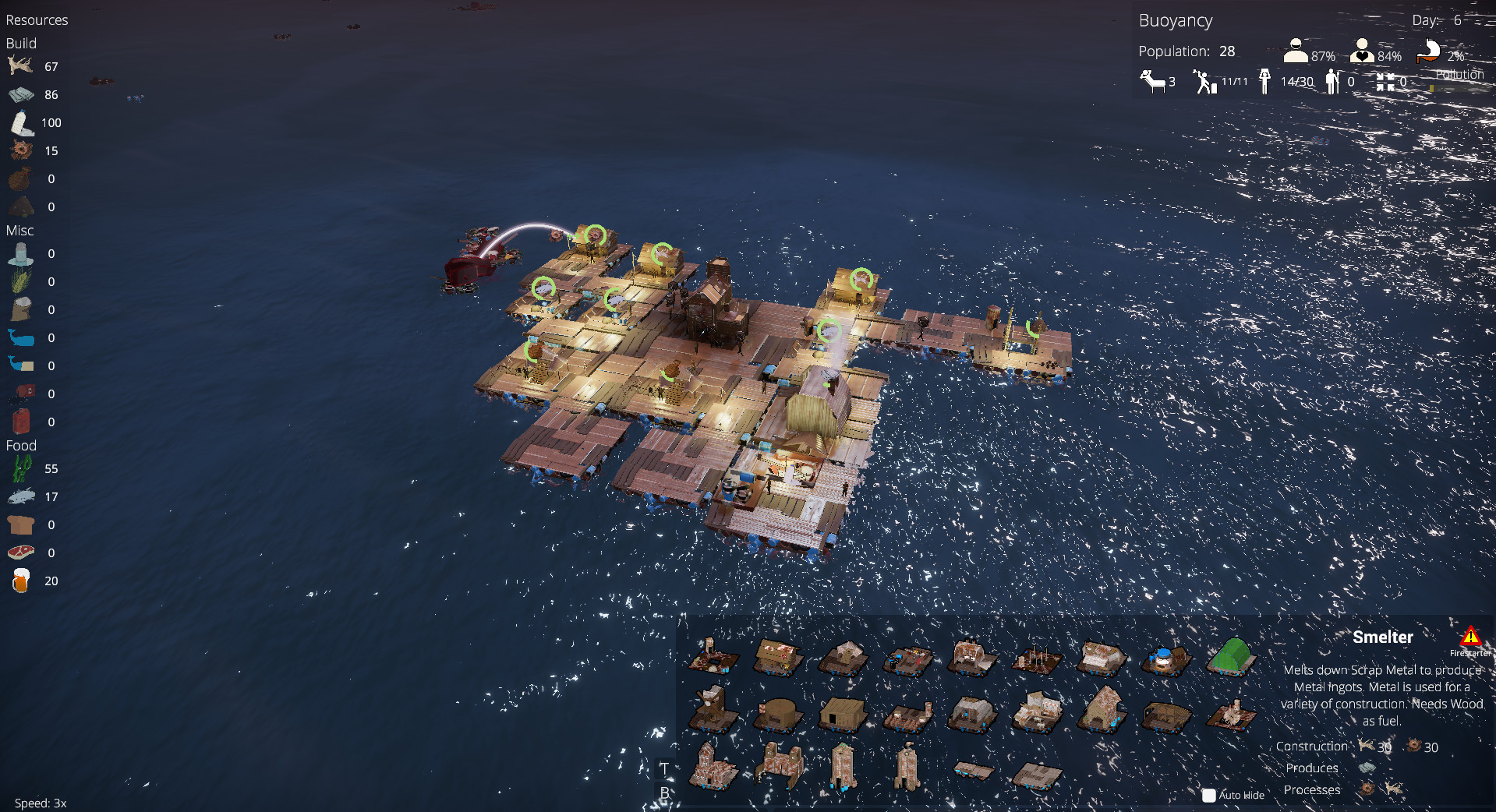Choose the wooden house with patched roof

pos(778,656)
